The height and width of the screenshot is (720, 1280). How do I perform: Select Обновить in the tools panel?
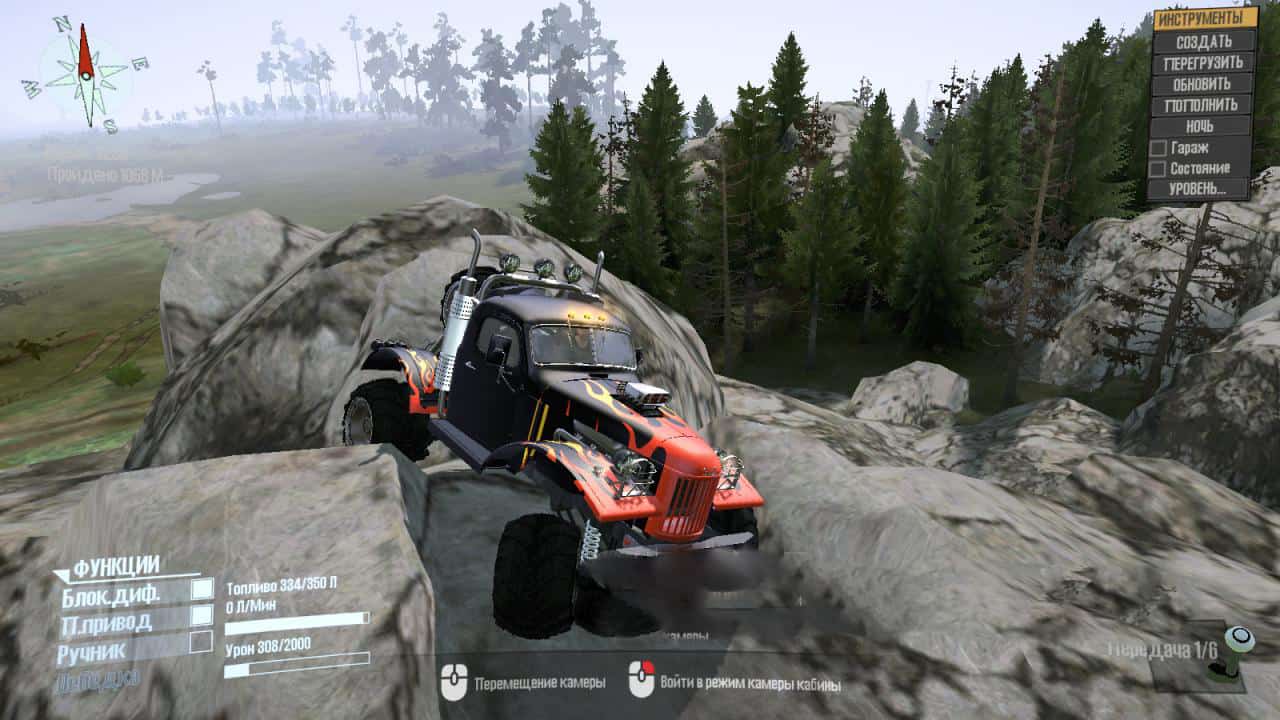(1203, 84)
